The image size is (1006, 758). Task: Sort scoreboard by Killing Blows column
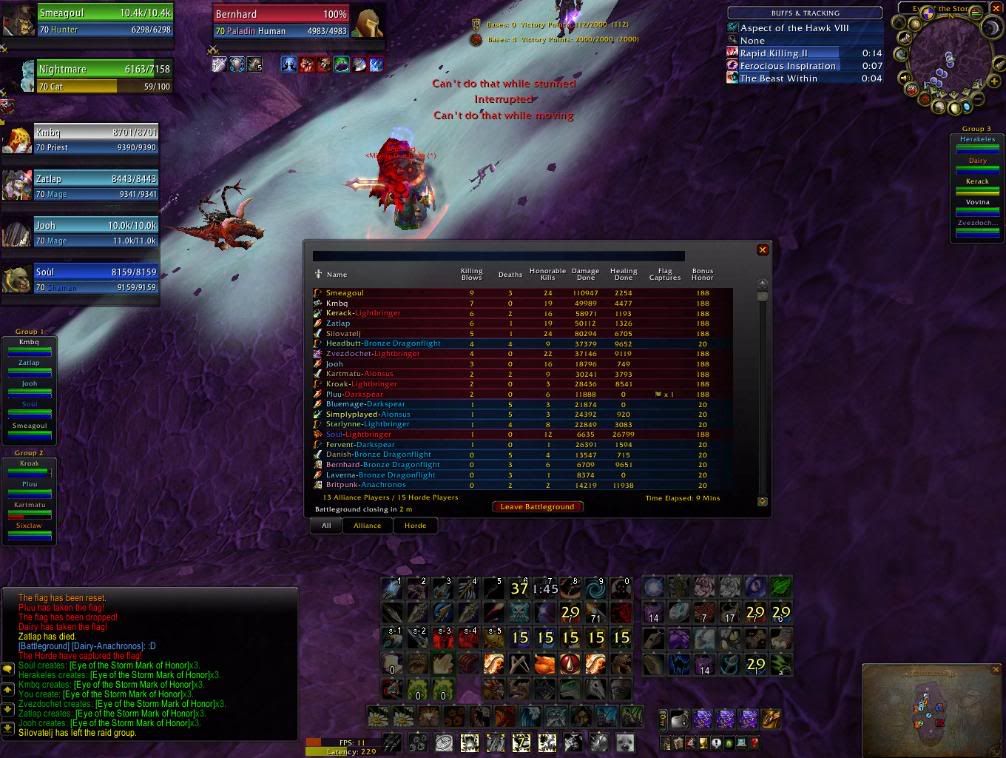coord(470,274)
